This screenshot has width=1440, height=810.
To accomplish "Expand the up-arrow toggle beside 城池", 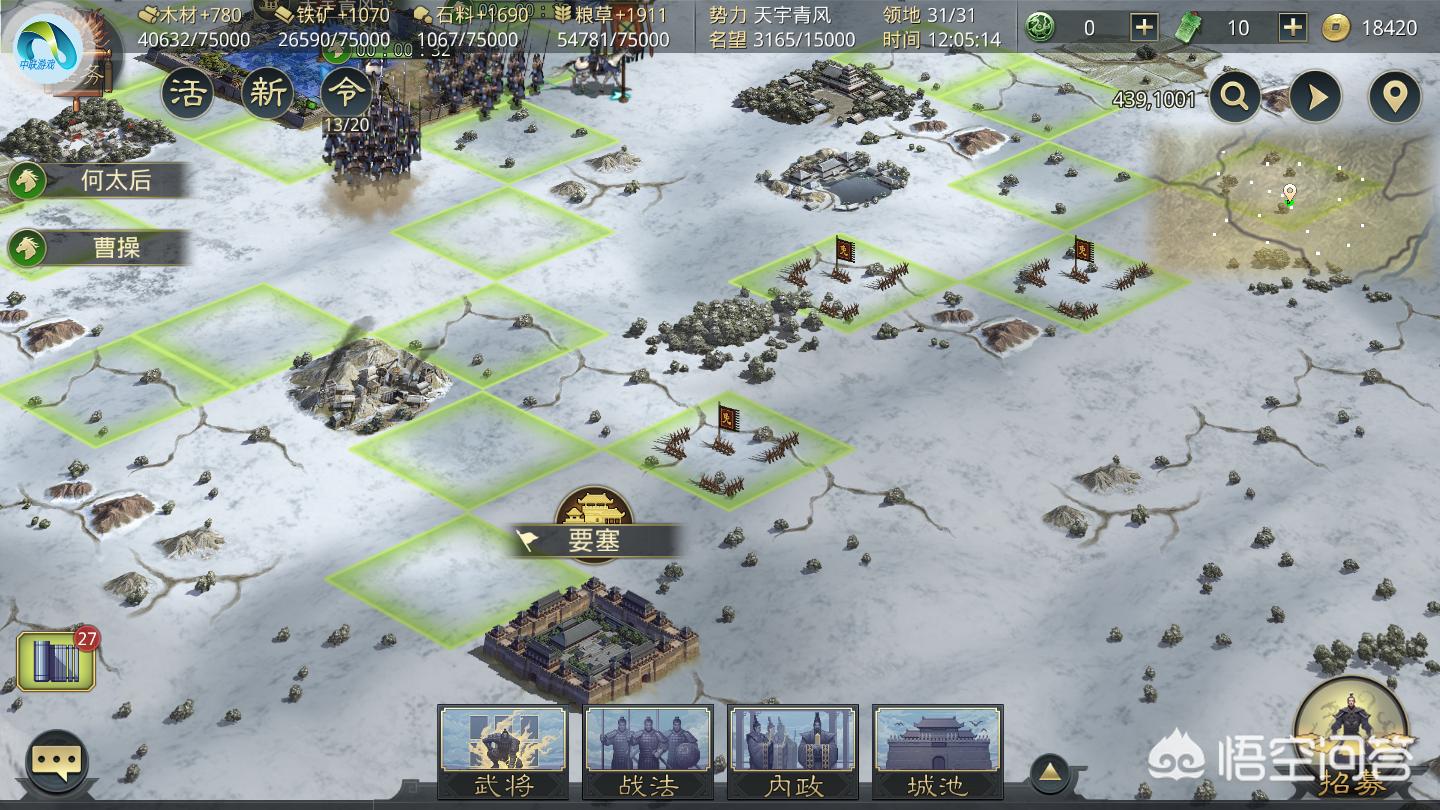I will pos(1050,771).
